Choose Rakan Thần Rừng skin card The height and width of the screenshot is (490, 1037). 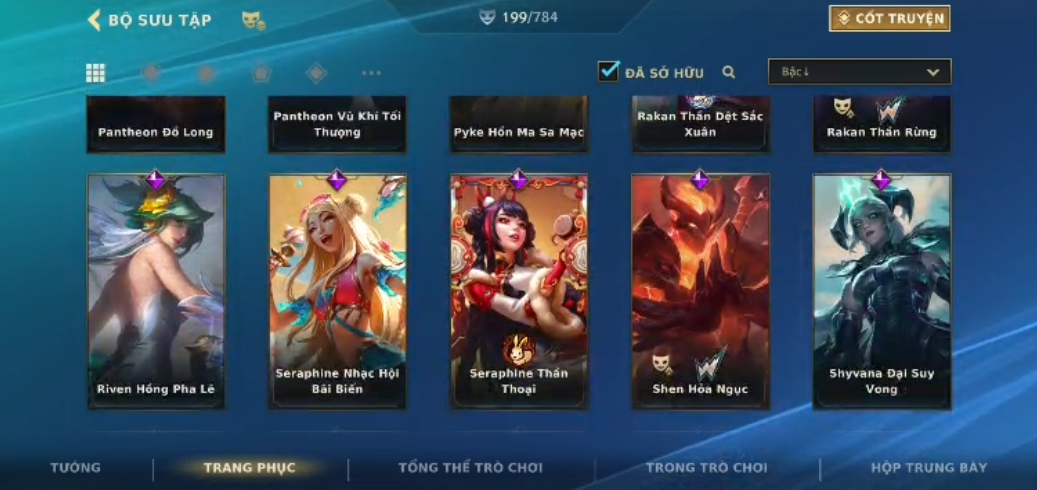coord(881,125)
